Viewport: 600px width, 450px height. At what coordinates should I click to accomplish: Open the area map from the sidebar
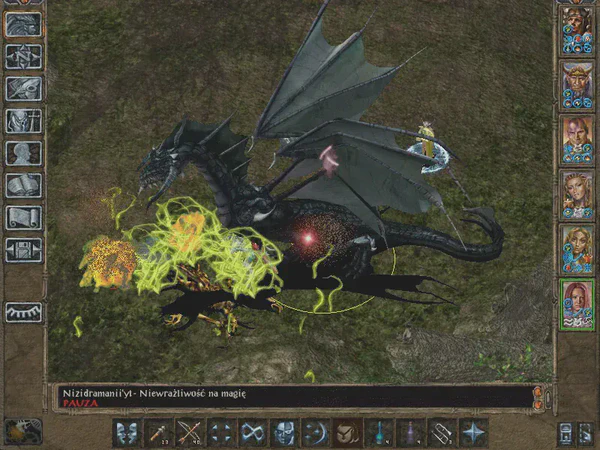(x=23, y=57)
